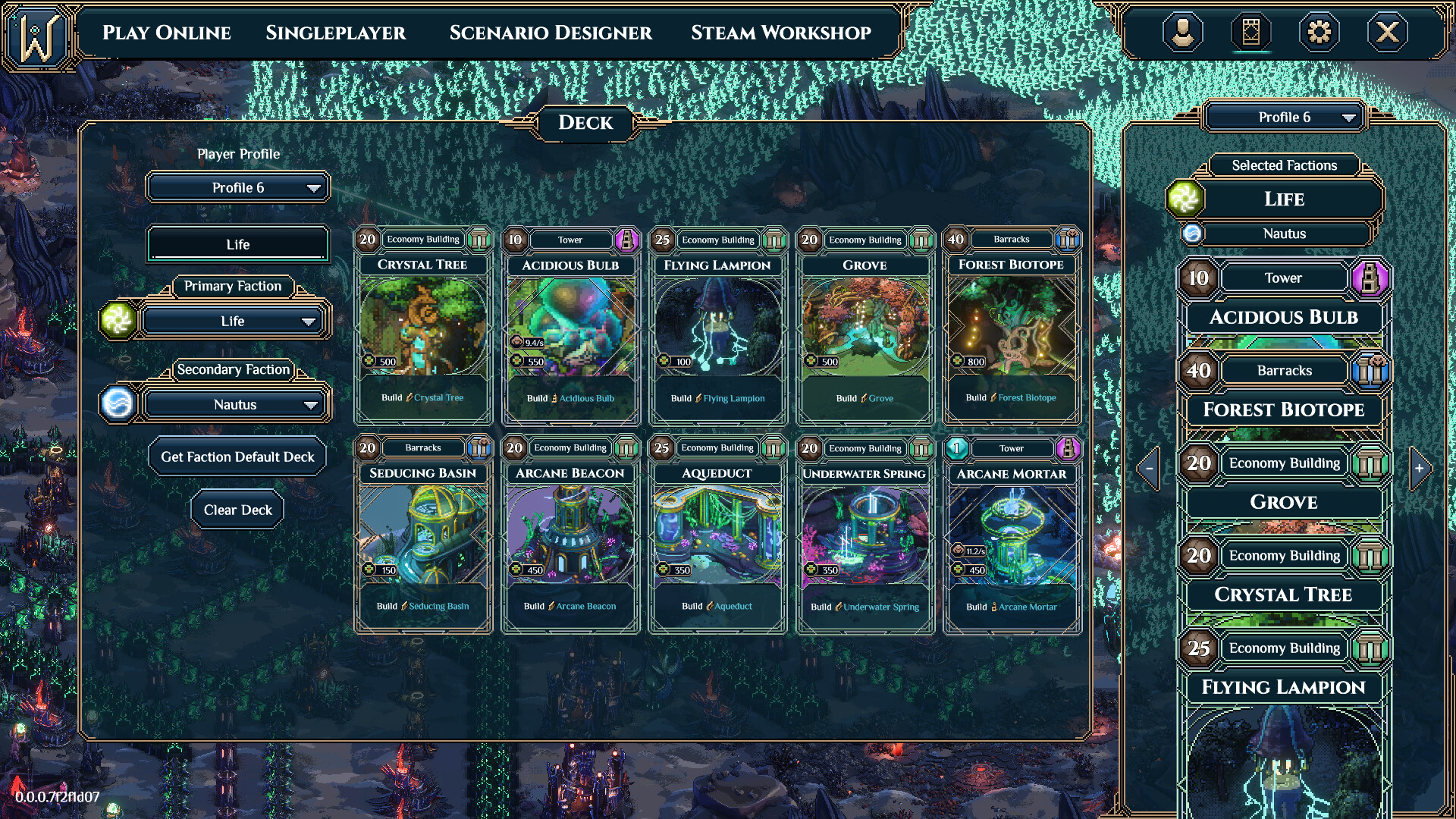The height and width of the screenshot is (819, 1456).
Task: Clear the current deck
Action: [x=237, y=510]
